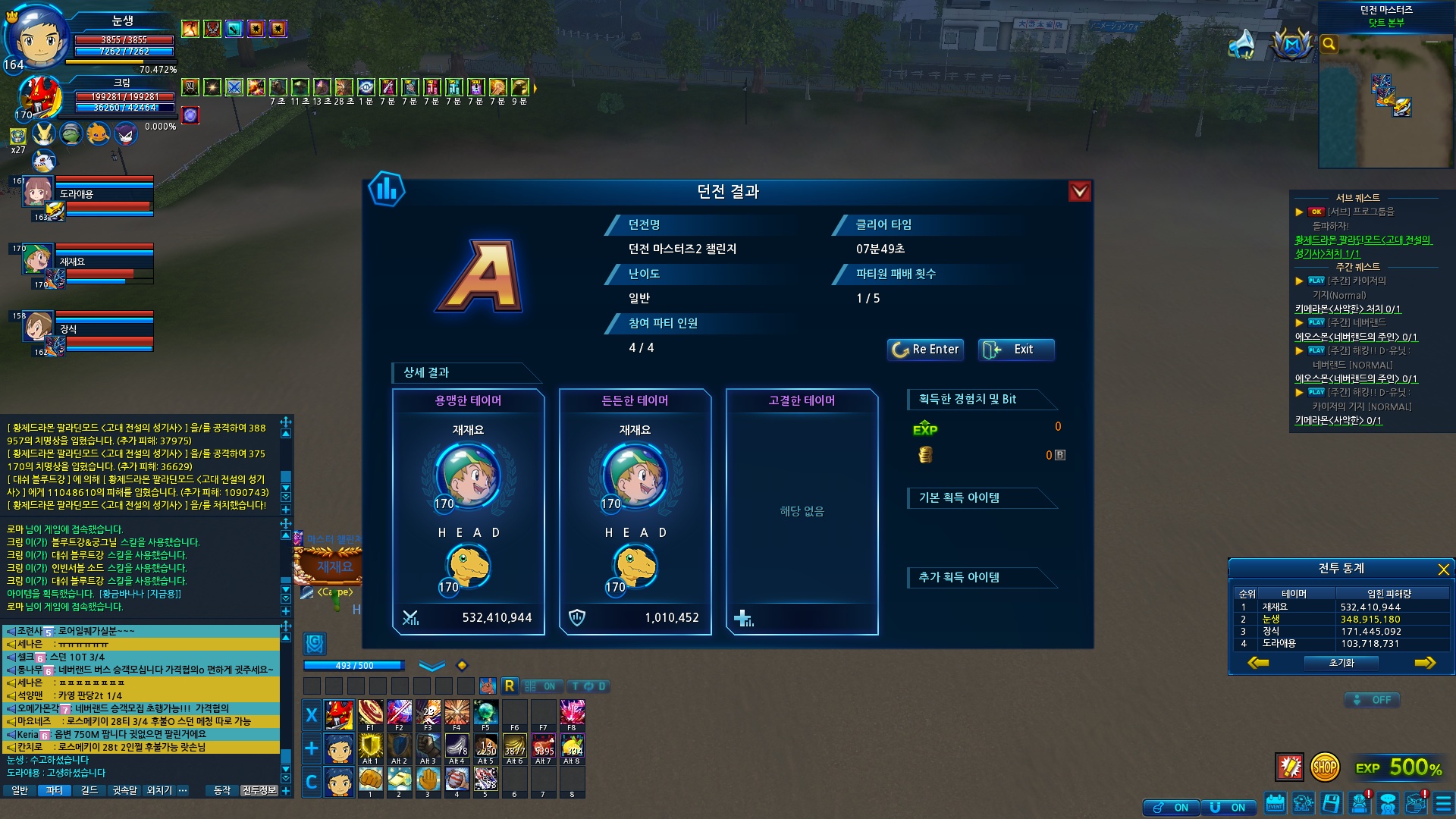Close the battle statistics panel

pyautogui.click(x=1443, y=569)
